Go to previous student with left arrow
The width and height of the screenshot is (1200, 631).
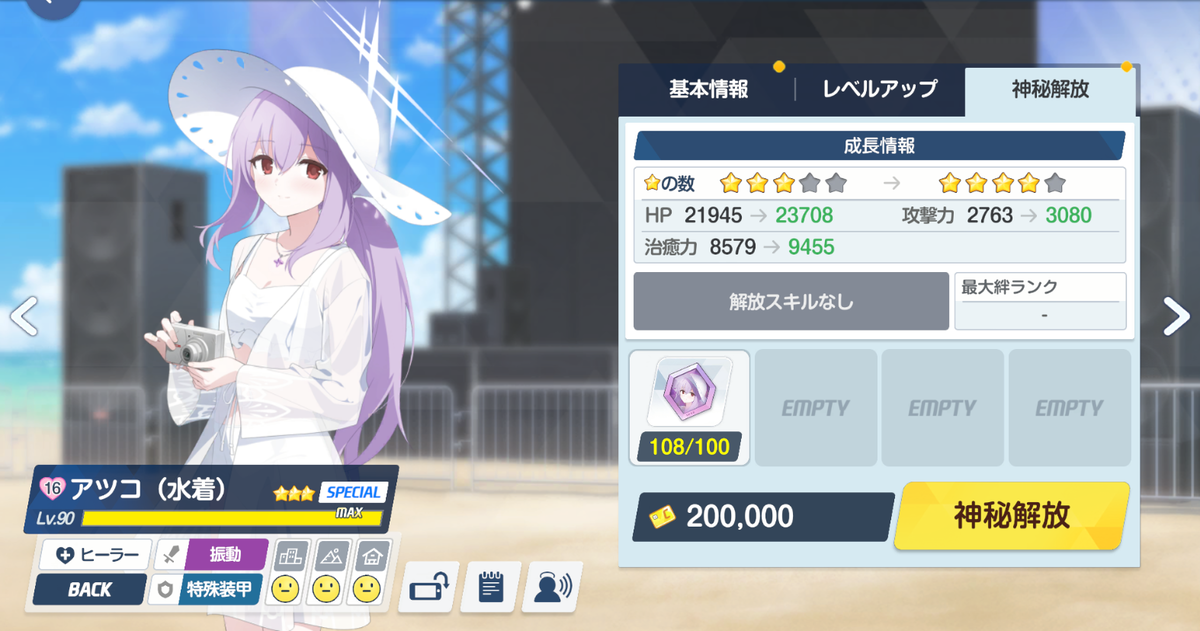pos(24,316)
